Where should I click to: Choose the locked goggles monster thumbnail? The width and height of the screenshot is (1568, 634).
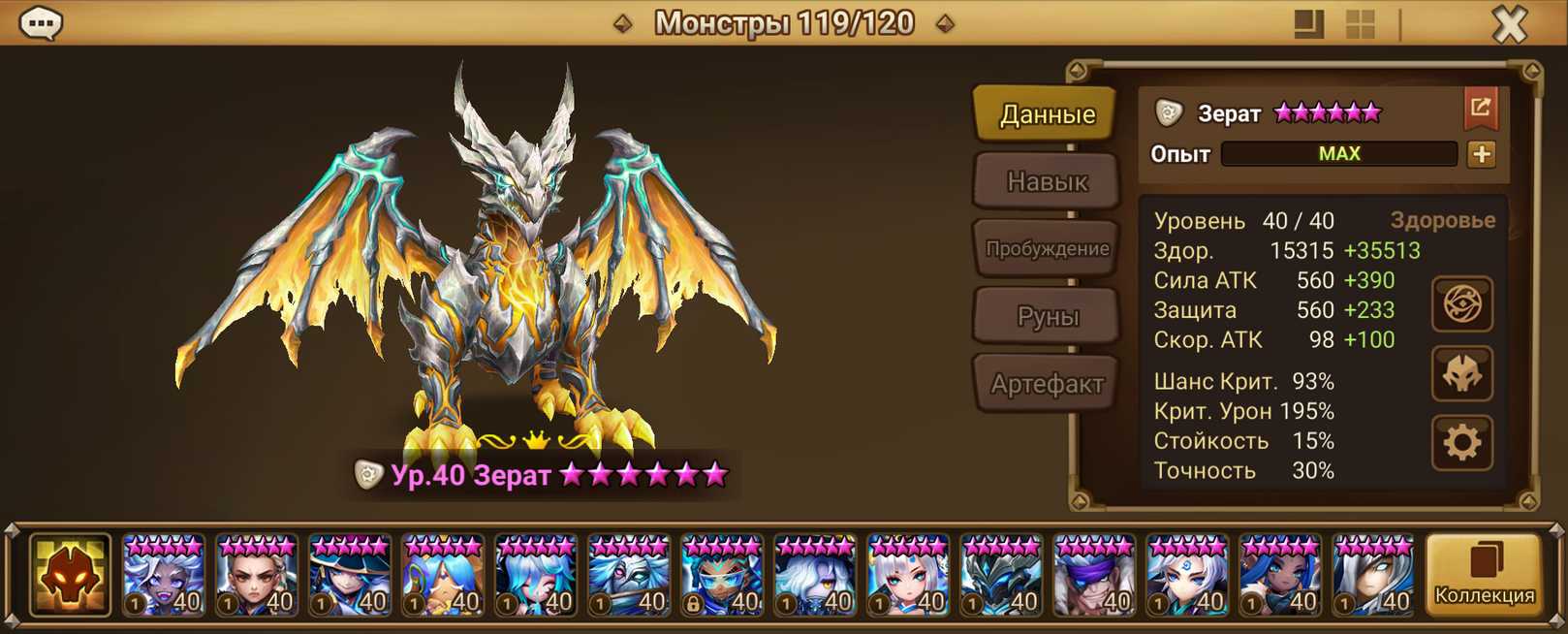tap(722, 576)
